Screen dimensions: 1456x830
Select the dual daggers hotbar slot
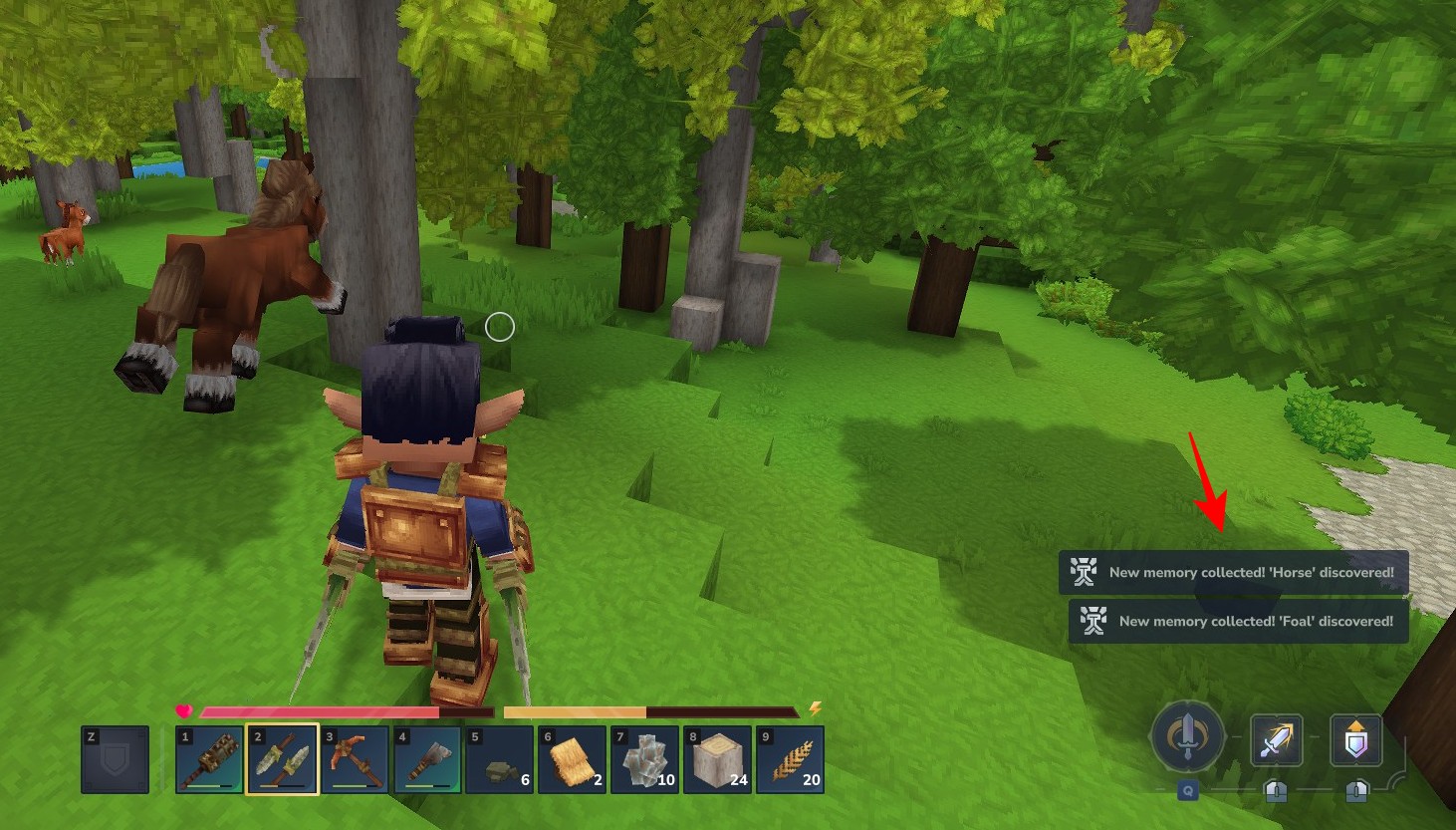tap(283, 759)
